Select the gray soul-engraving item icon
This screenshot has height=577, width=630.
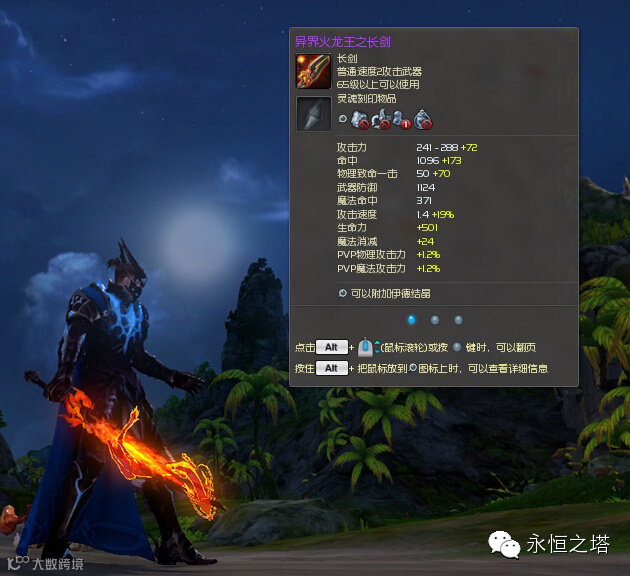pyautogui.click(x=313, y=113)
